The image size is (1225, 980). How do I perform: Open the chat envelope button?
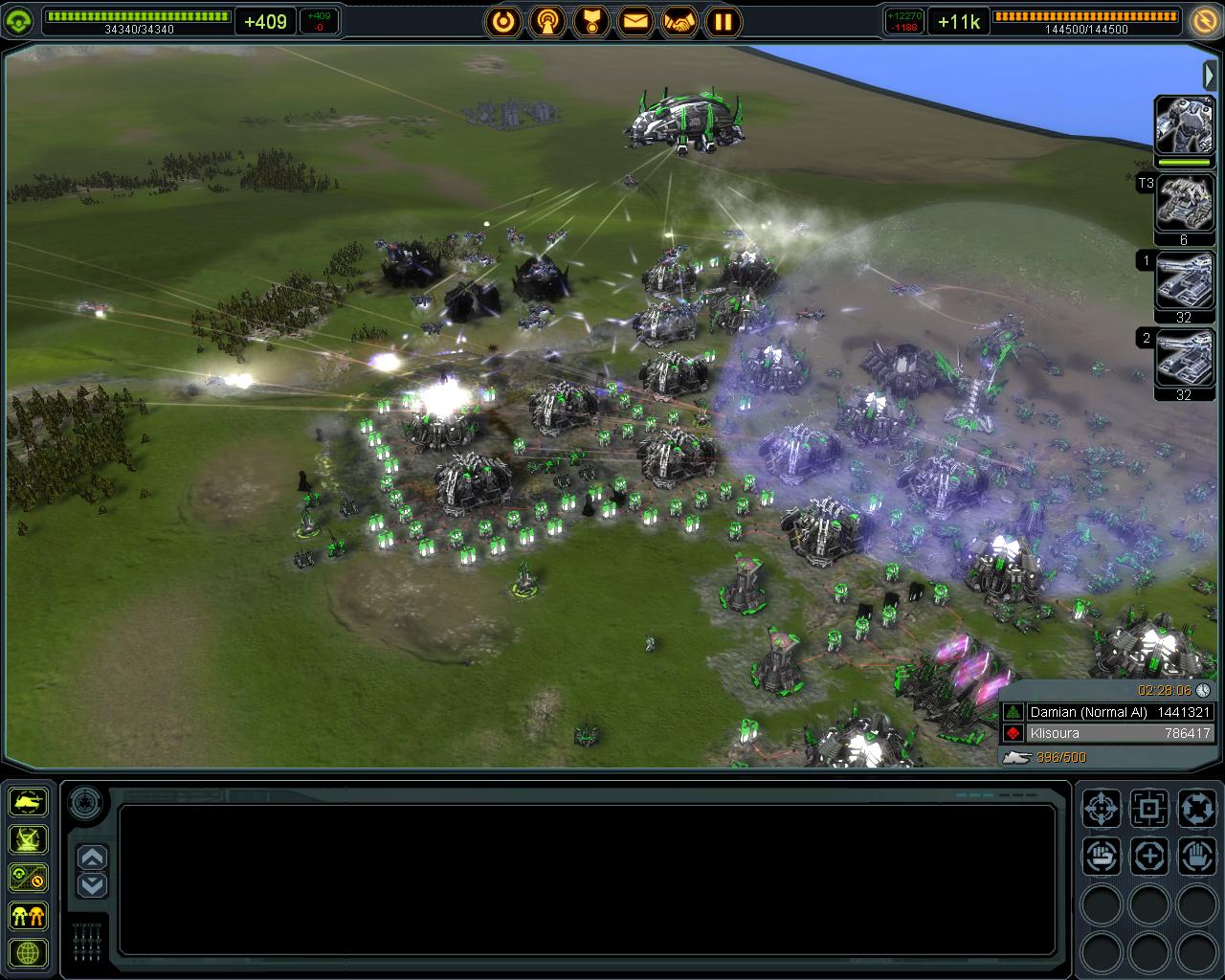click(x=635, y=20)
